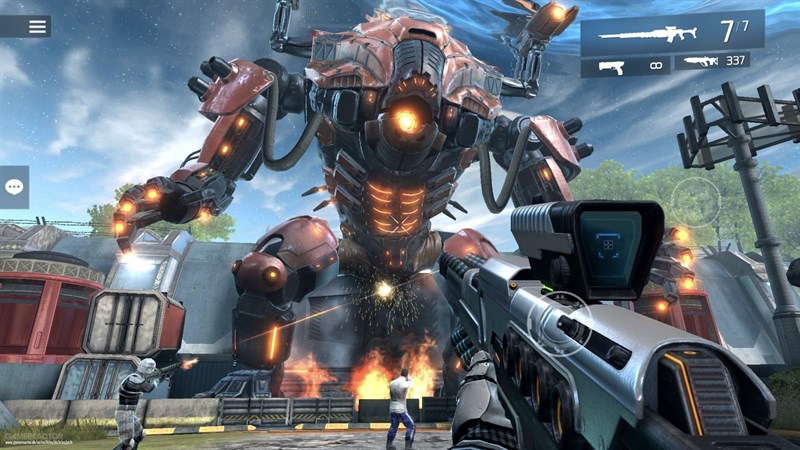Tap the circular touch button beside the antenna tower
The height and width of the screenshot is (450, 800).
pos(695,200)
